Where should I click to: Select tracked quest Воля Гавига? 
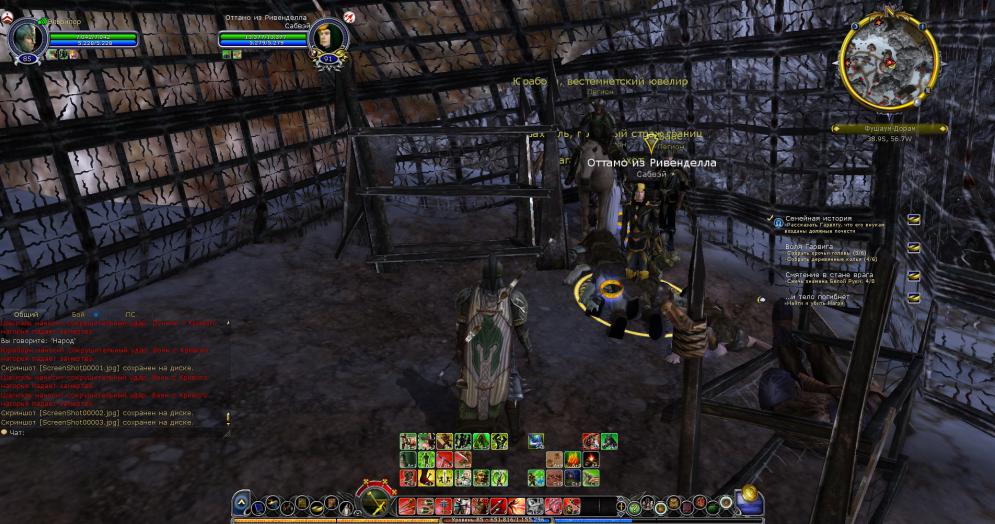point(810,246)
